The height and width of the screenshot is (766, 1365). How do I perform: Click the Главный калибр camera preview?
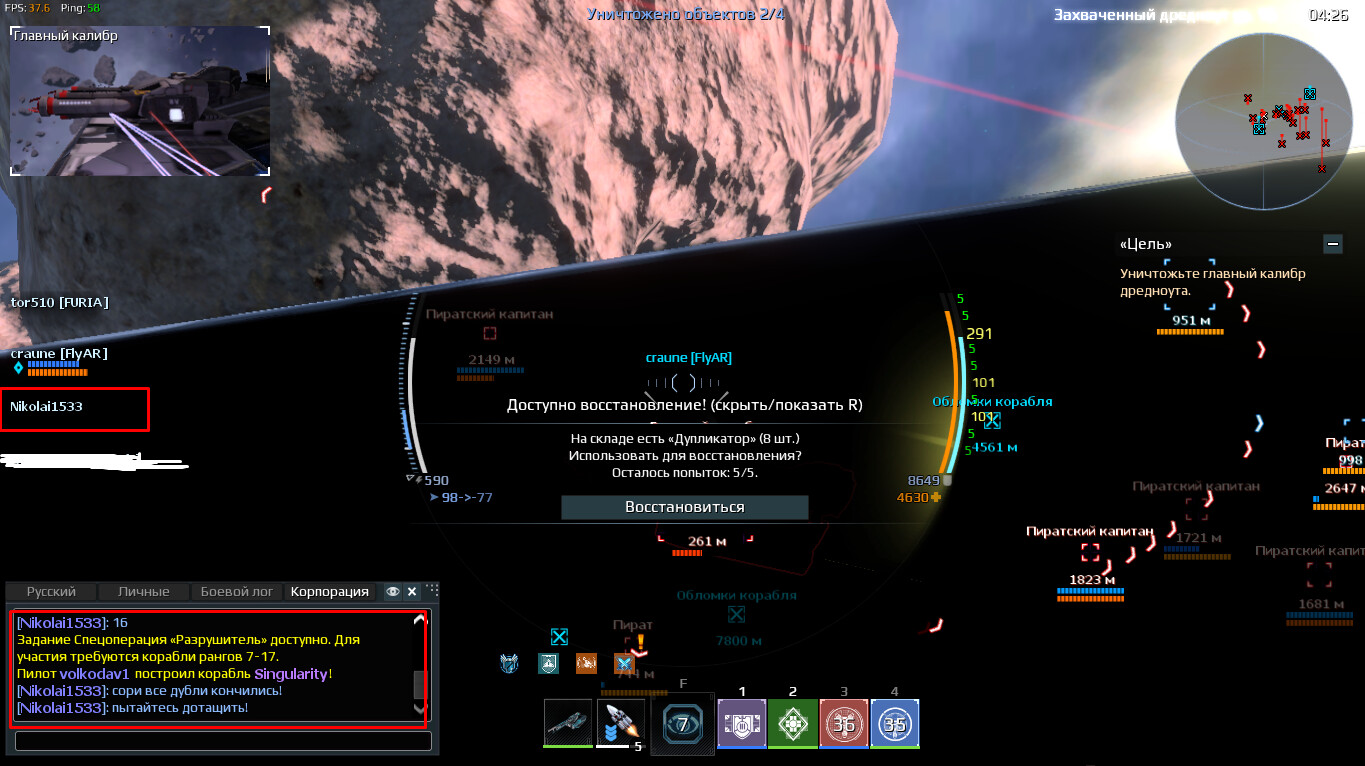pyautogui.click(x=140, y=101)
